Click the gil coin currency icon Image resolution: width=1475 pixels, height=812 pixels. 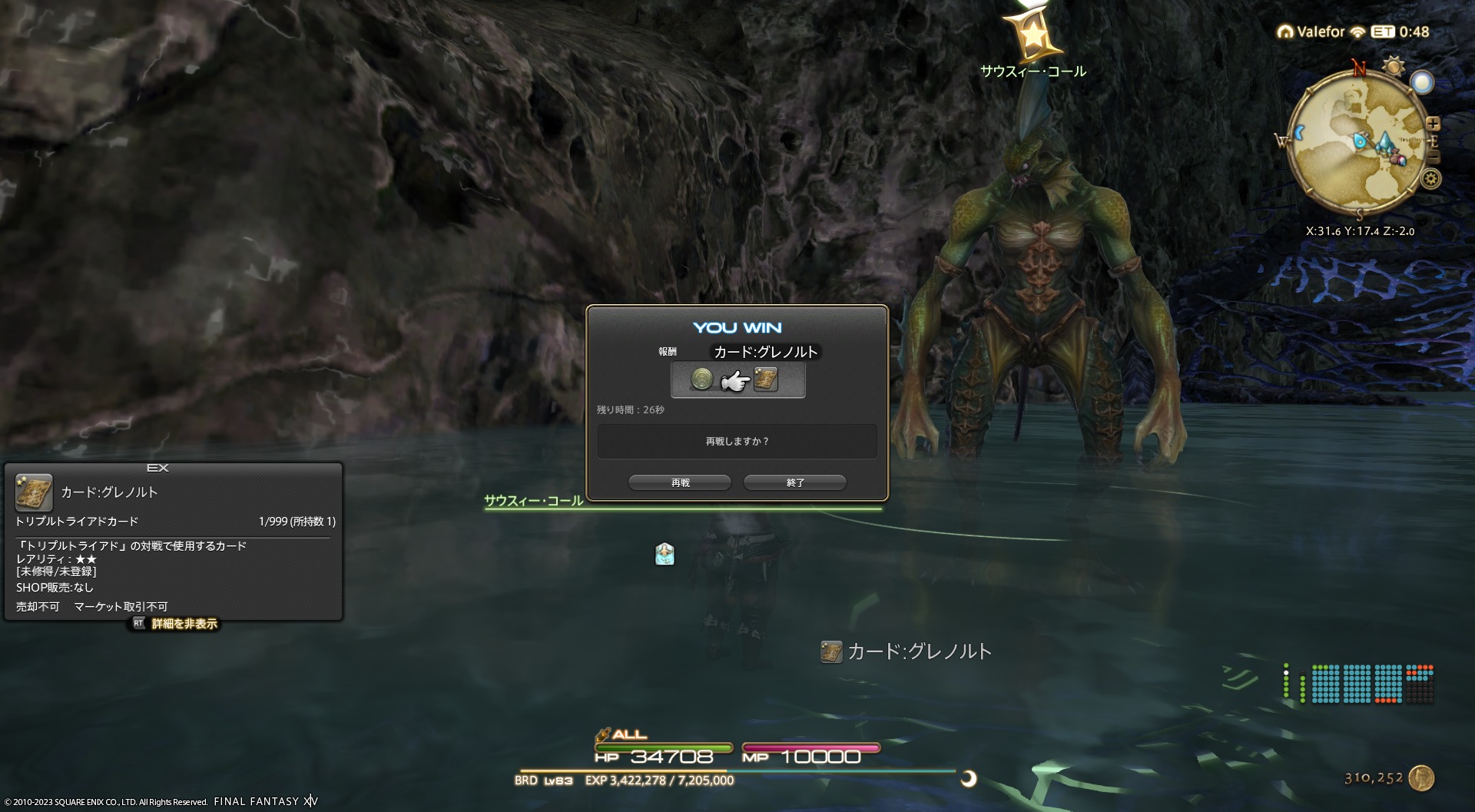click(1422, 777)
